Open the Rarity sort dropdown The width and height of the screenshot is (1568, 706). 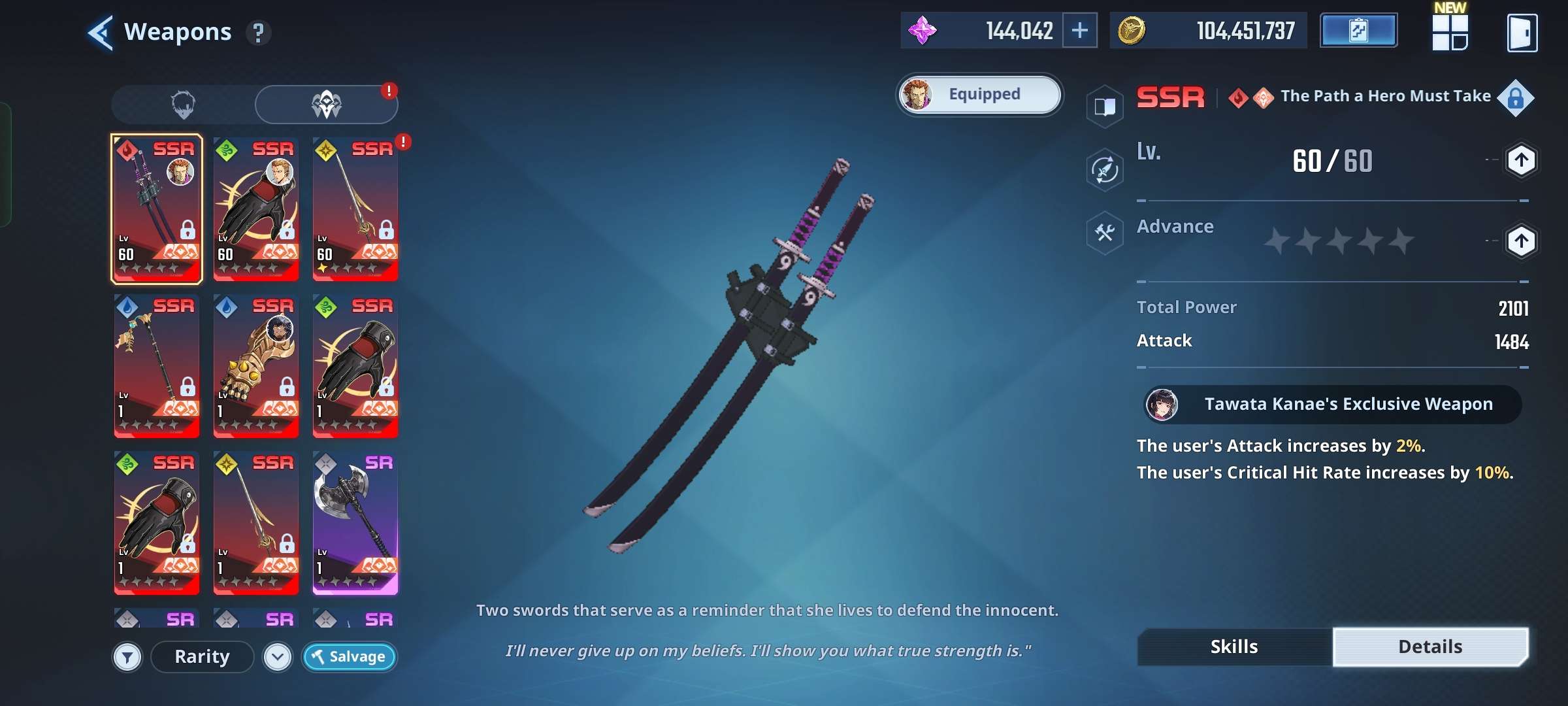click(x=203, y=657)
